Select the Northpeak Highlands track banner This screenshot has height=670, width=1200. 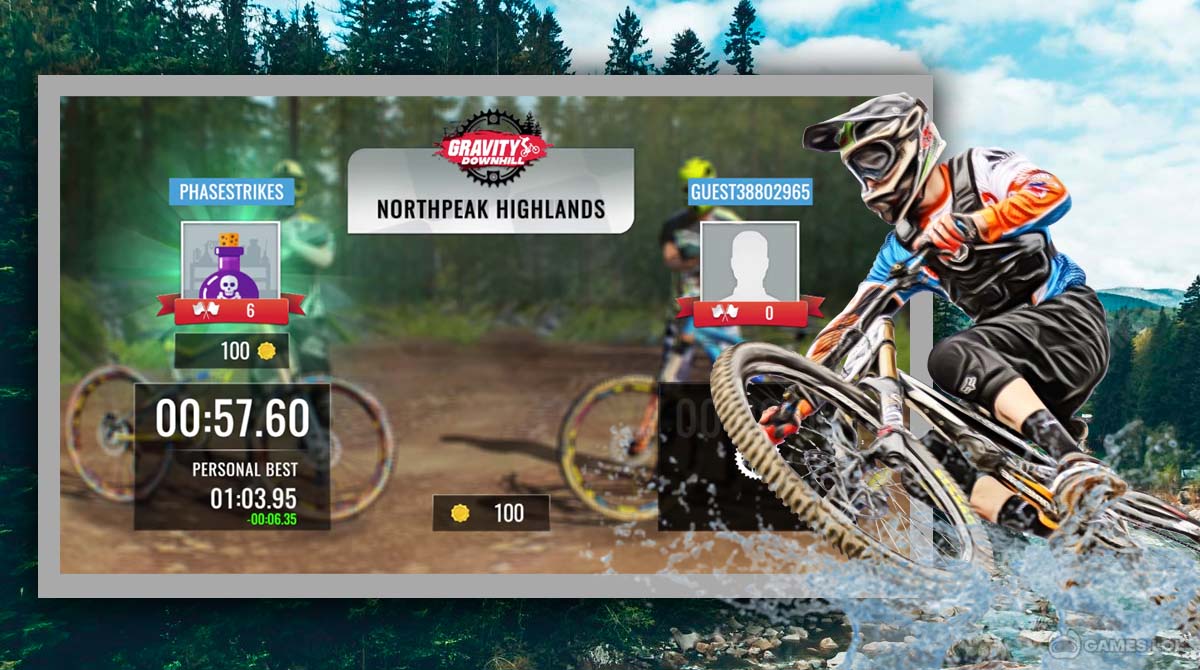point(490,208)
